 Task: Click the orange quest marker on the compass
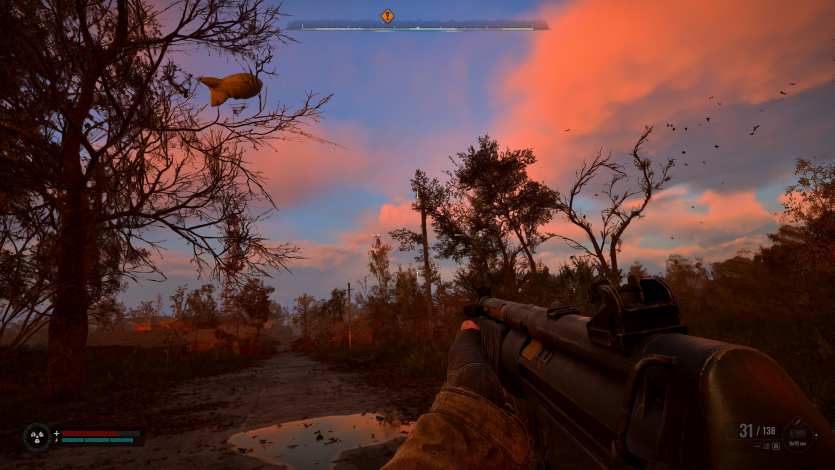pos(387,16)
